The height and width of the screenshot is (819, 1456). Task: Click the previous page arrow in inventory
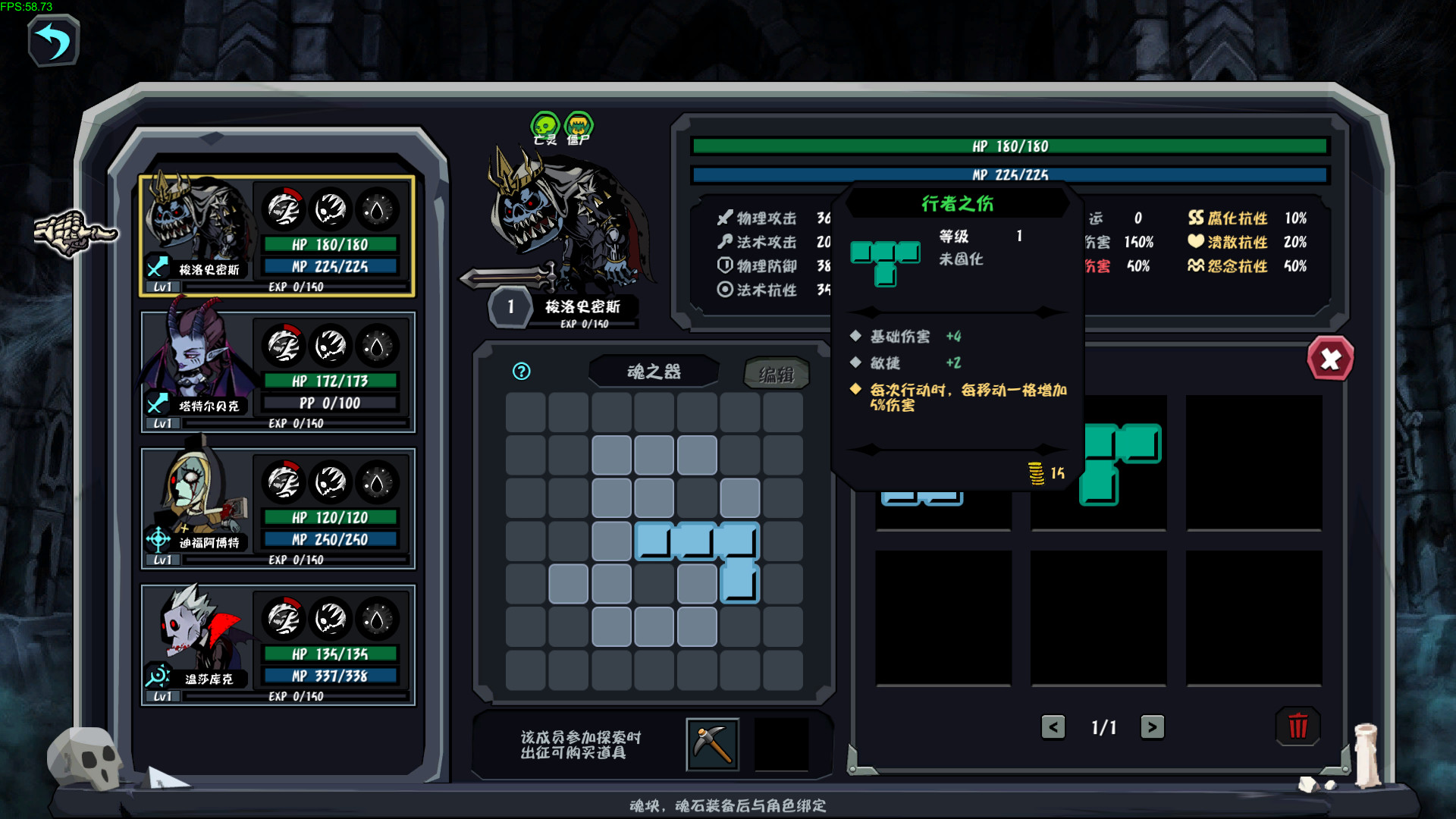(1053, 726)
